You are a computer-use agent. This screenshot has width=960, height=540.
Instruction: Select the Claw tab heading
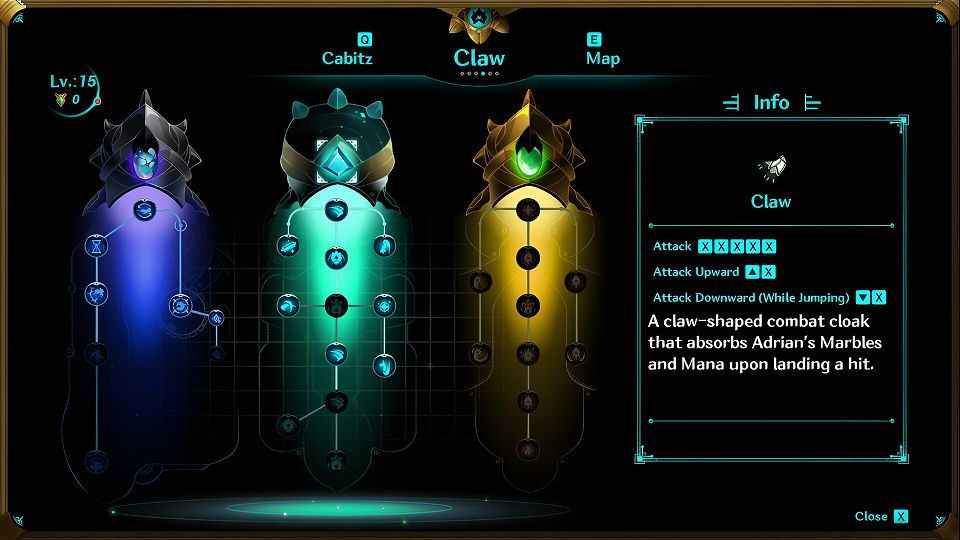479,58
